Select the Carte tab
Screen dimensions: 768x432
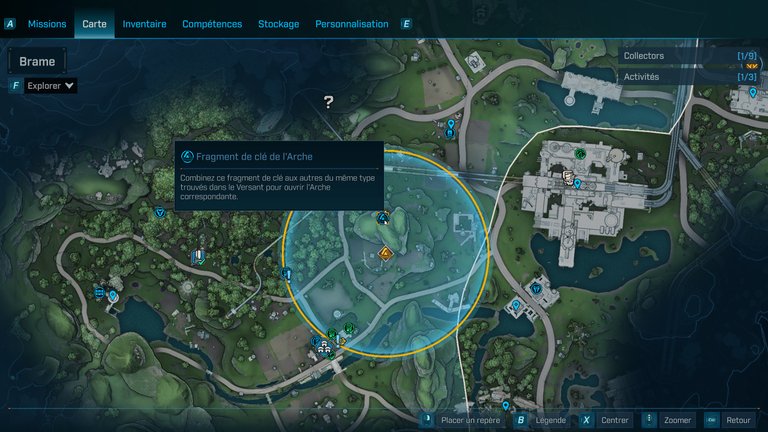pos(95,24)
